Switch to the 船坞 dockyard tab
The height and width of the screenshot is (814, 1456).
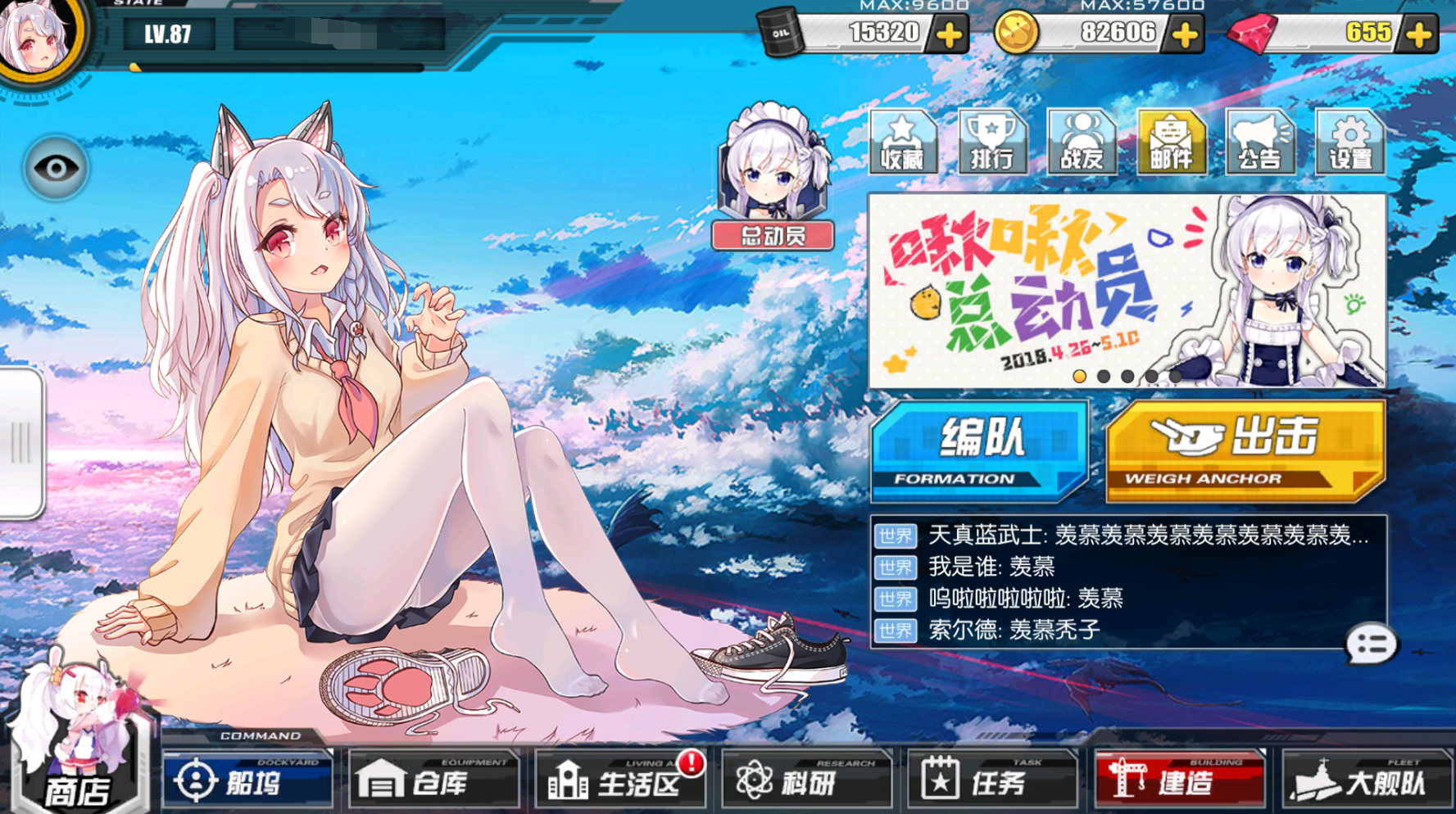point(246,779)
